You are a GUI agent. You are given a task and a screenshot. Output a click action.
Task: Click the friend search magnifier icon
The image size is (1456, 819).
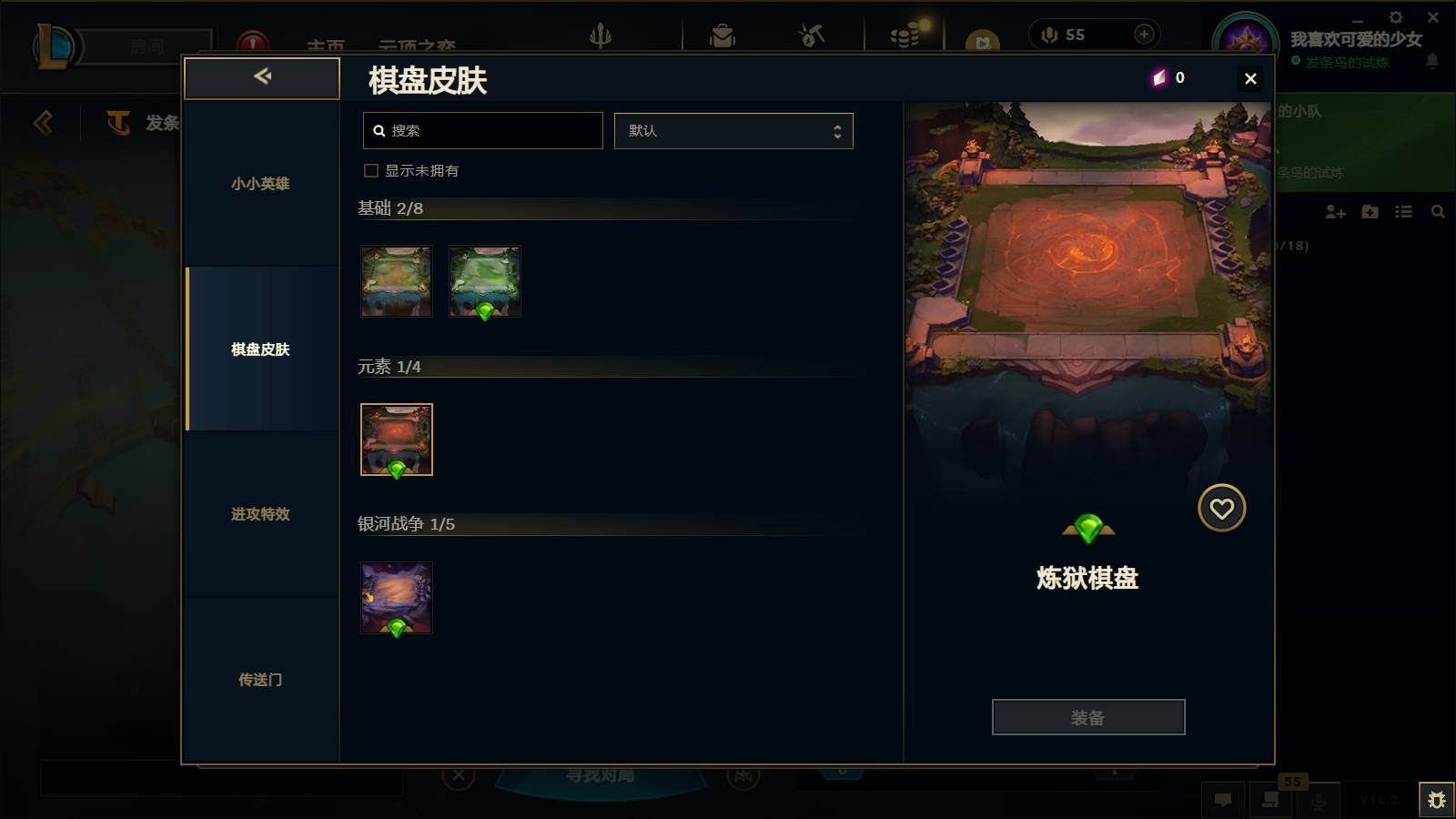click(x=1438, y=211)
